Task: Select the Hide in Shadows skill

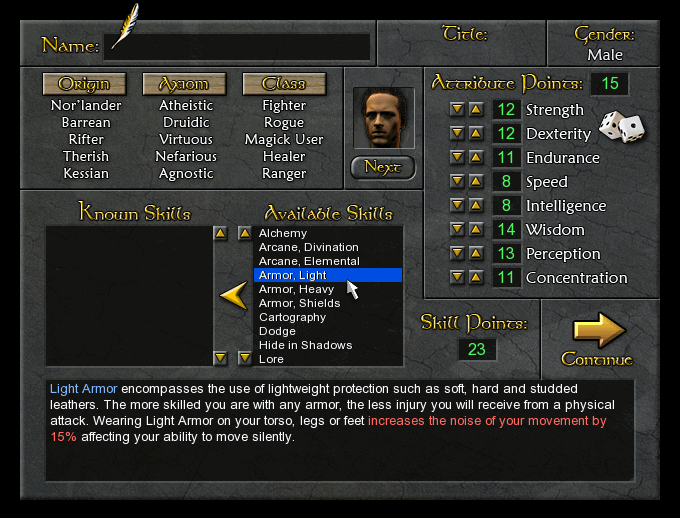Action: [305, 345]
